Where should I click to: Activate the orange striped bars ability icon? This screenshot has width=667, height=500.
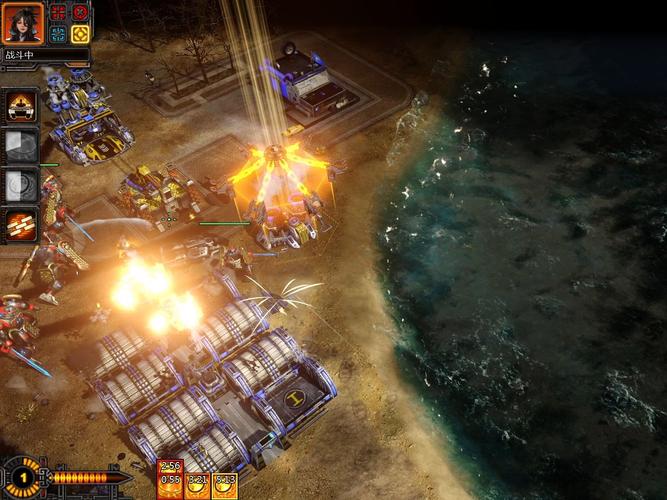(21, 225)
